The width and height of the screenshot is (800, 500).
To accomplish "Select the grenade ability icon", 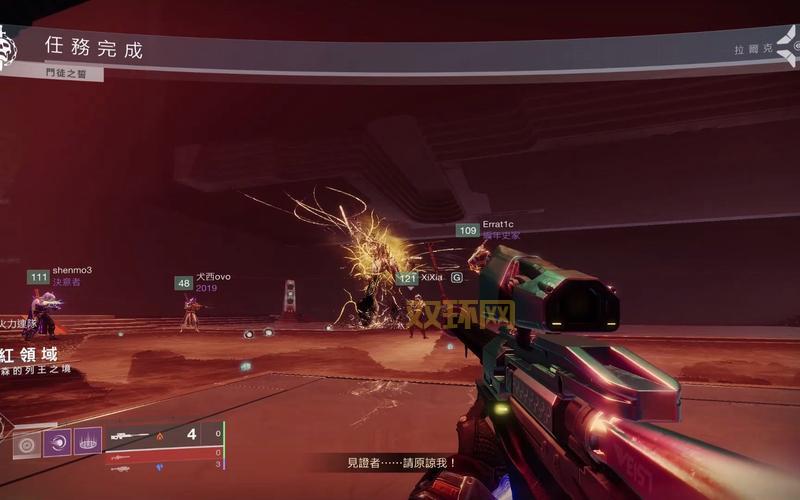I will pyautogui.click(x=27, y=442).
